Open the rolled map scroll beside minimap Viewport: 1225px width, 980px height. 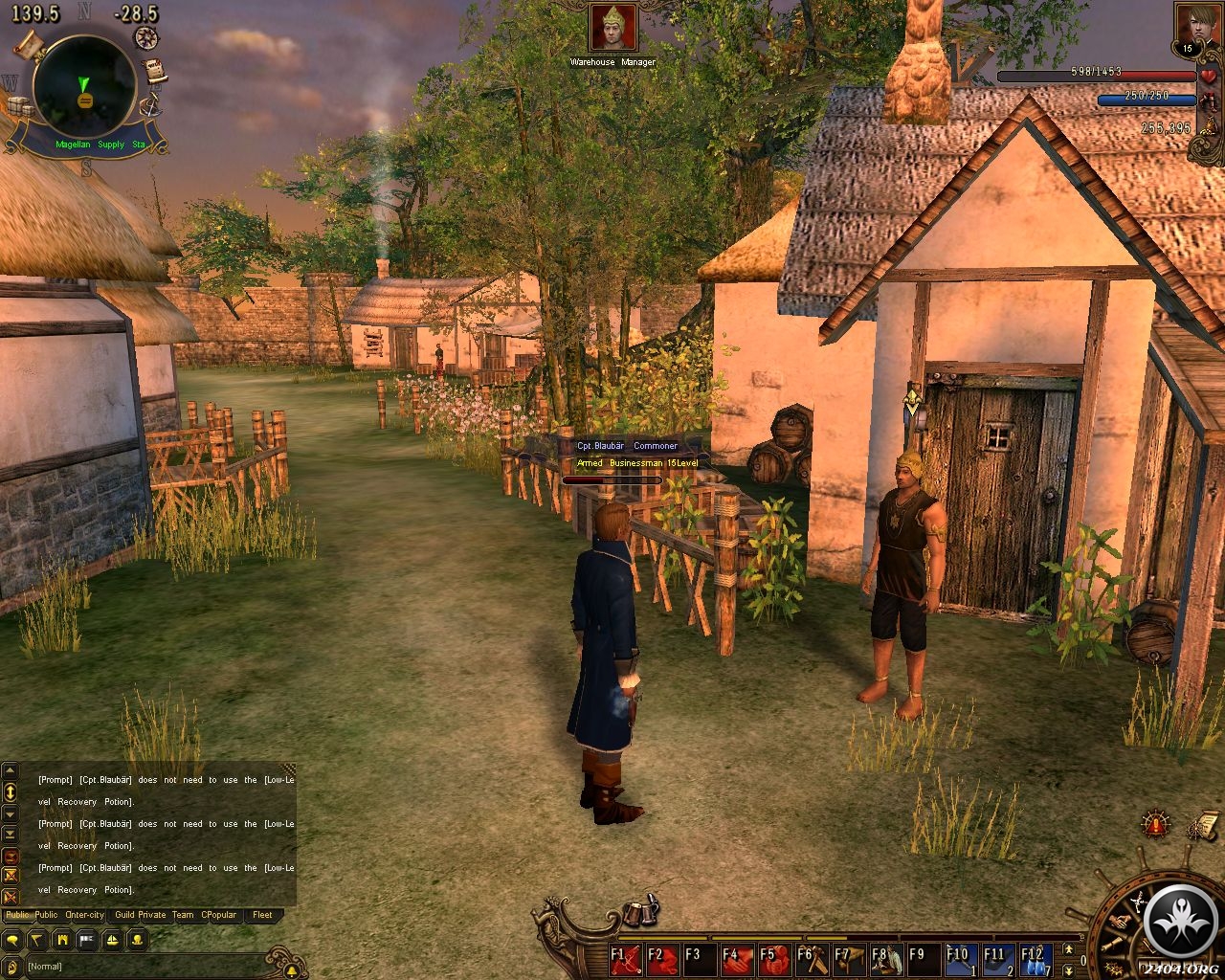pyautogui.click(x=28, y=45)
